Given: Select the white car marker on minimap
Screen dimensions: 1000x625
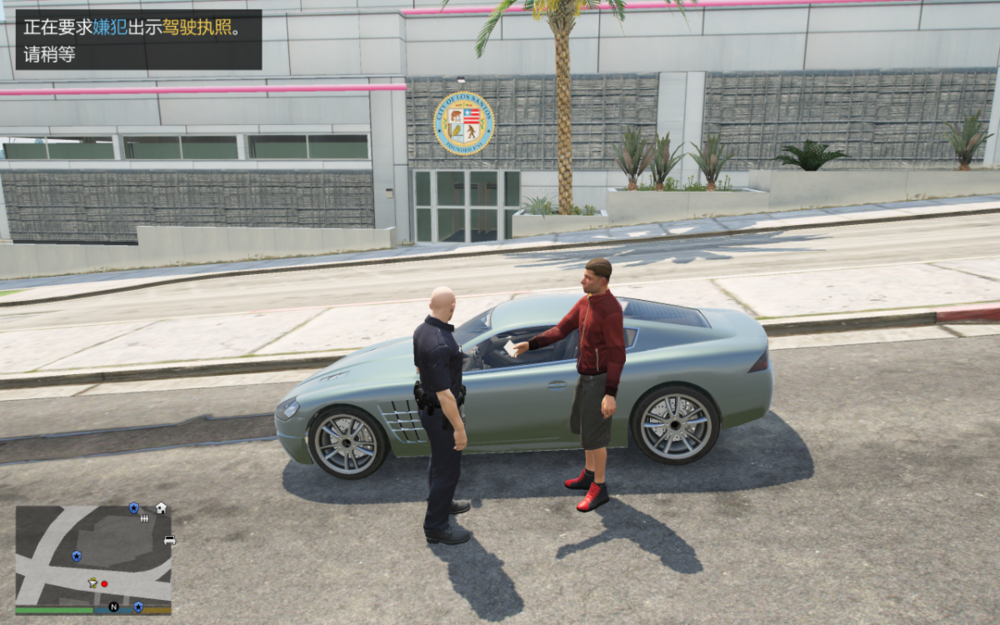Looking at the screenshot, I should (169, 540).
